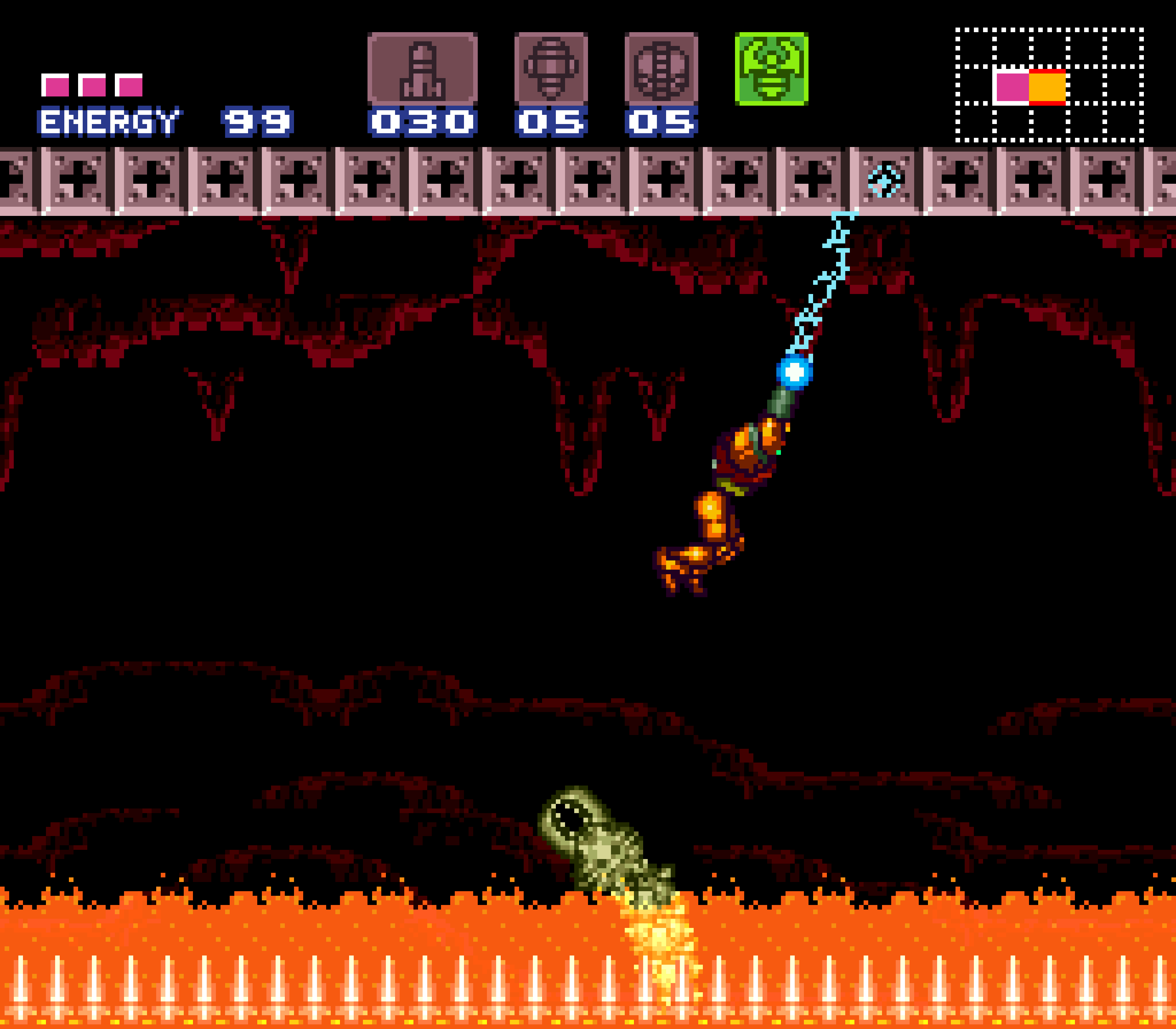Click the minimap grid
Image resolution: width=1176 pixels, height=1029 pixels.
tap(1049, 85)
